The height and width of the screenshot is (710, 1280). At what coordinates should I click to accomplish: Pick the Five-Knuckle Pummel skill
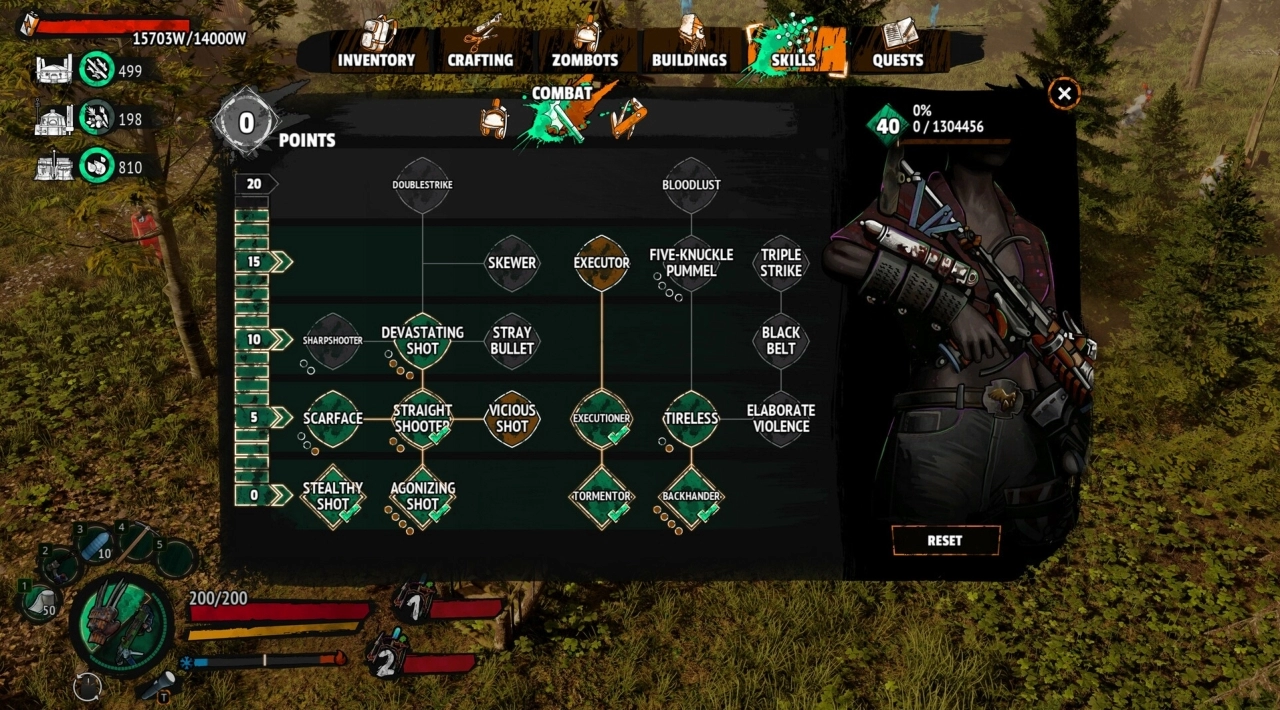pyautogui.click(x=691, y=263)
